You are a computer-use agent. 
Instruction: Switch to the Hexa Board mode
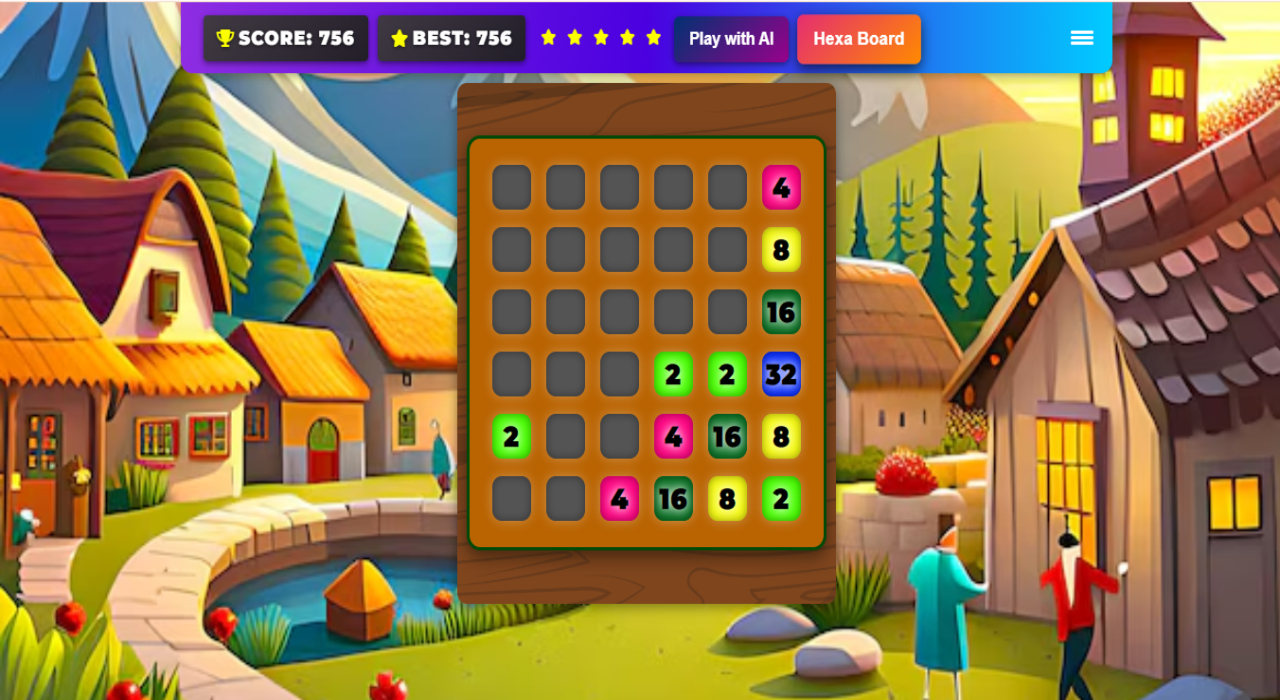(x=858, y=39)
